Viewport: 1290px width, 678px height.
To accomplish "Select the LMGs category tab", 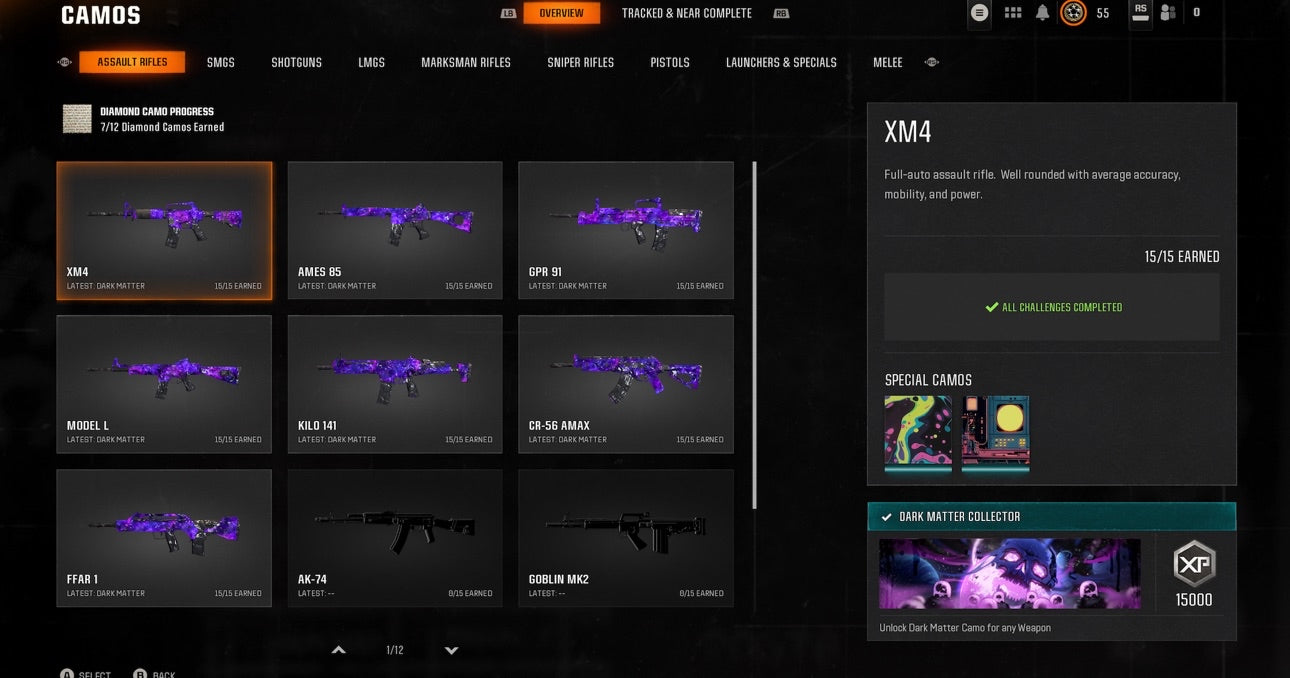I will [x=371, y=62].
